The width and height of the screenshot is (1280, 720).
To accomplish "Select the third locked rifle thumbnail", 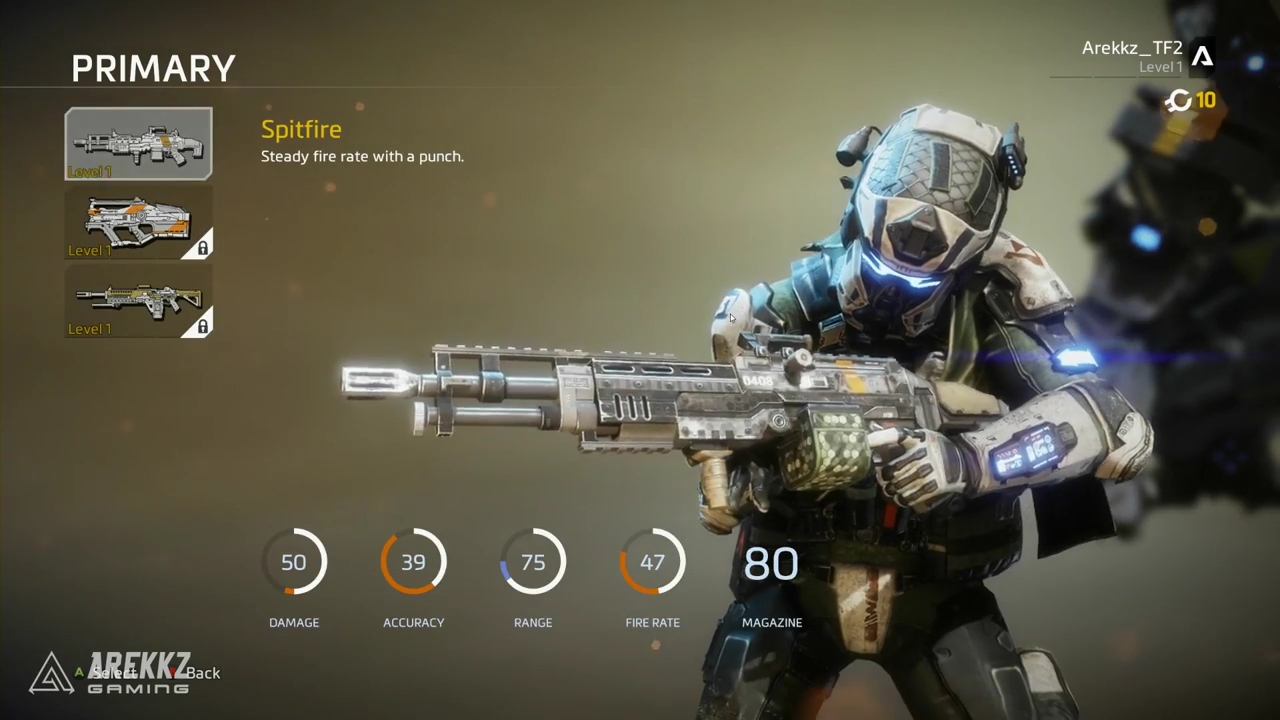I will (x=138, y=301).
